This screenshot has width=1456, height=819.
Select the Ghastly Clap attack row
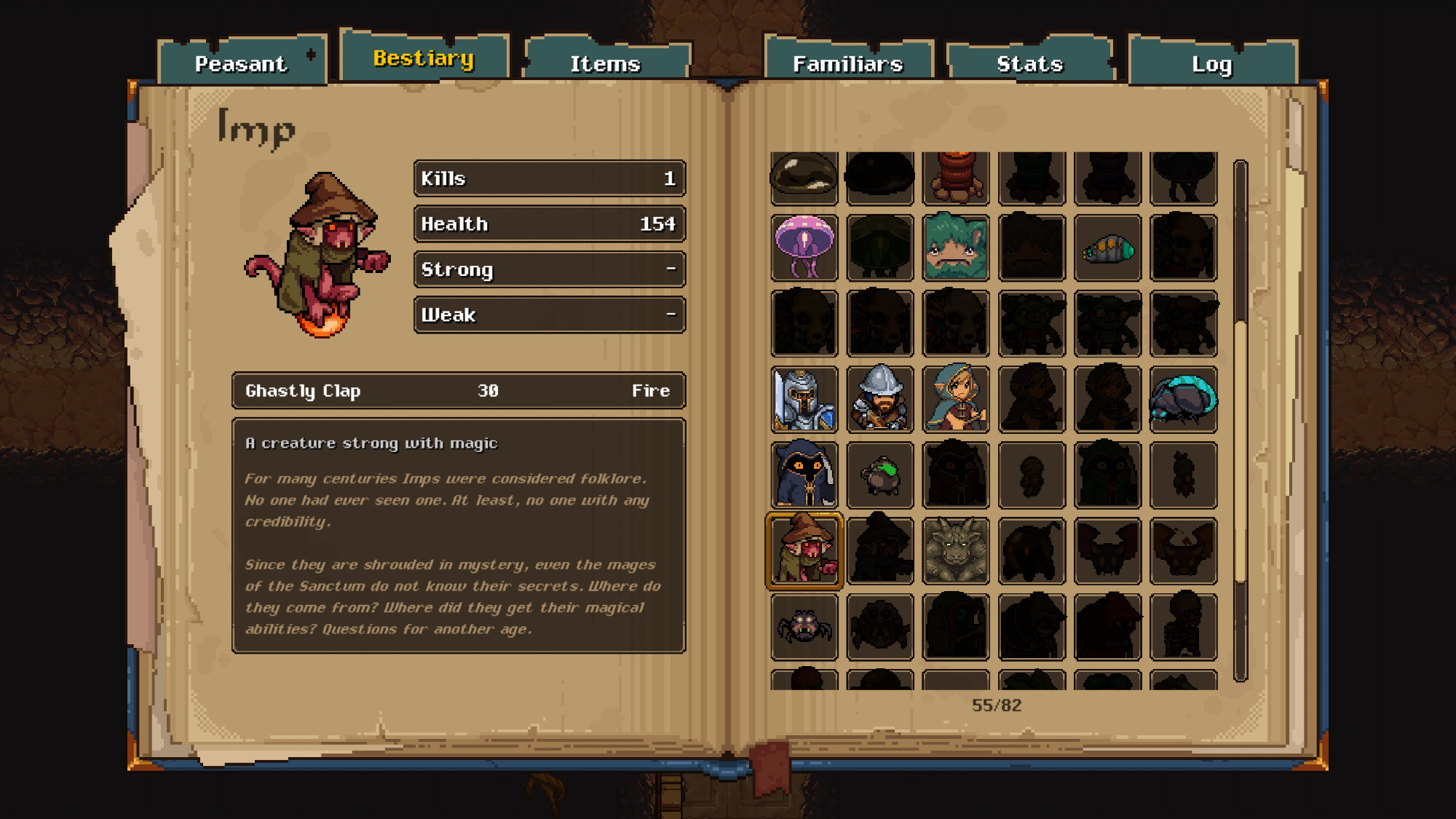click(x=459, y=391)
